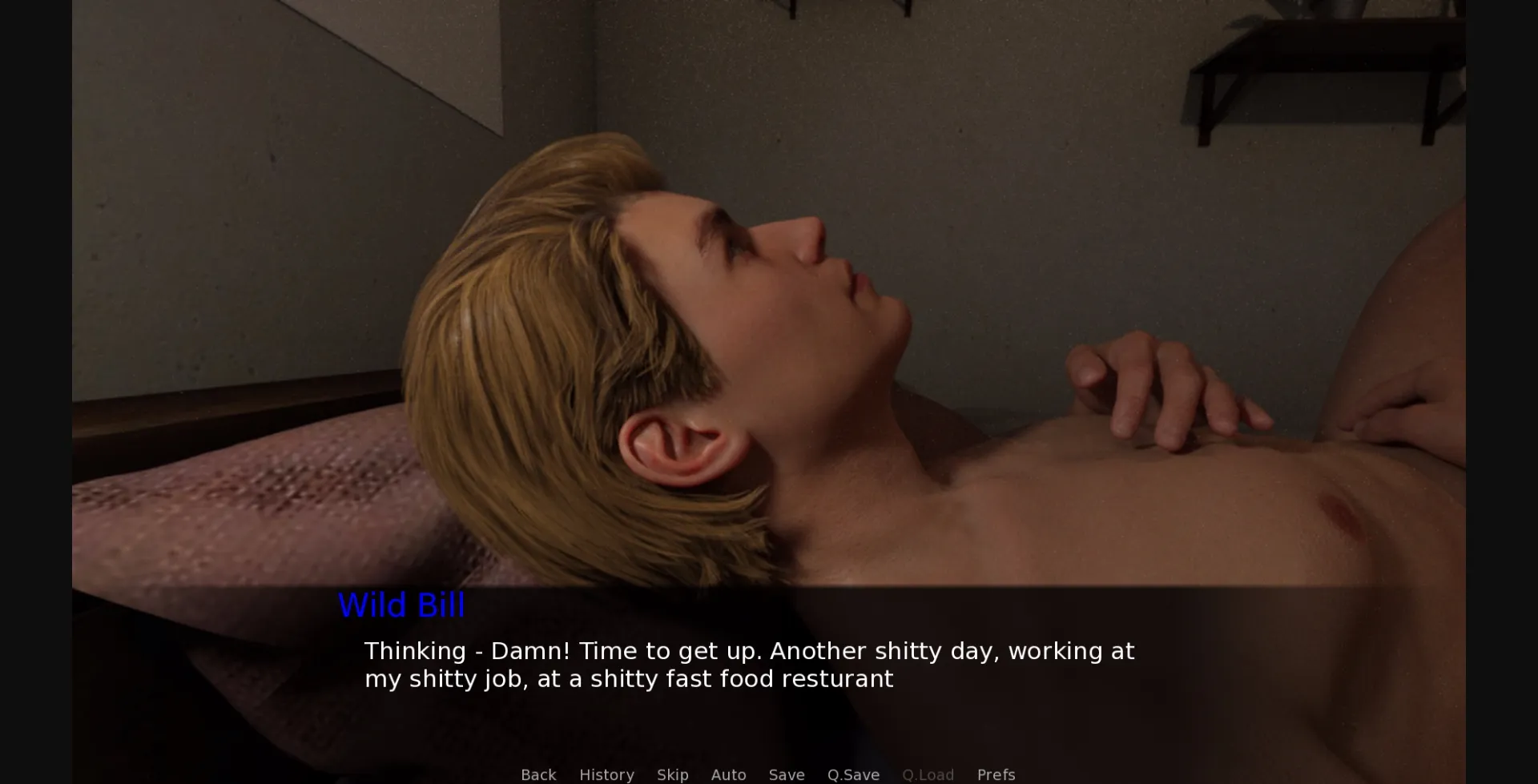Click Back to rewind to previous dialogue
Screen dimensions: 1538x784
click(538, 774)
